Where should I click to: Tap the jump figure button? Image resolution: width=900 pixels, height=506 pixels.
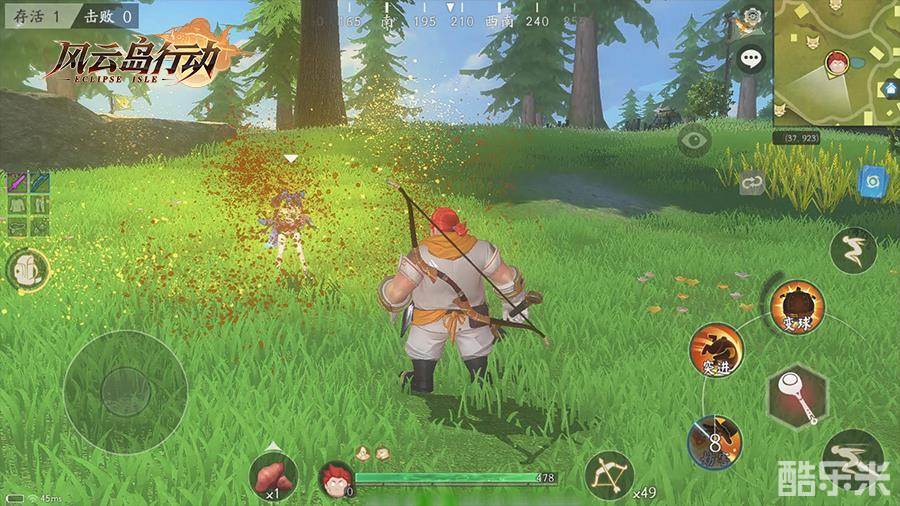click(x=853, y=250)
